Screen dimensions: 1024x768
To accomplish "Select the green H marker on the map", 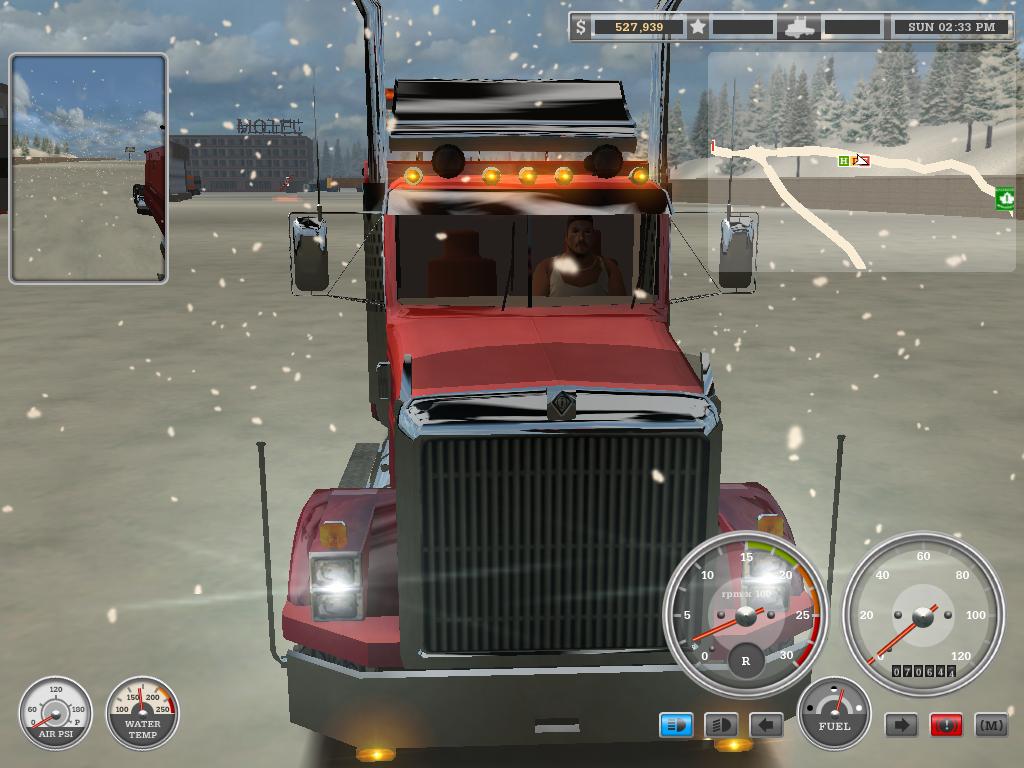I will [x=844, y=160].
